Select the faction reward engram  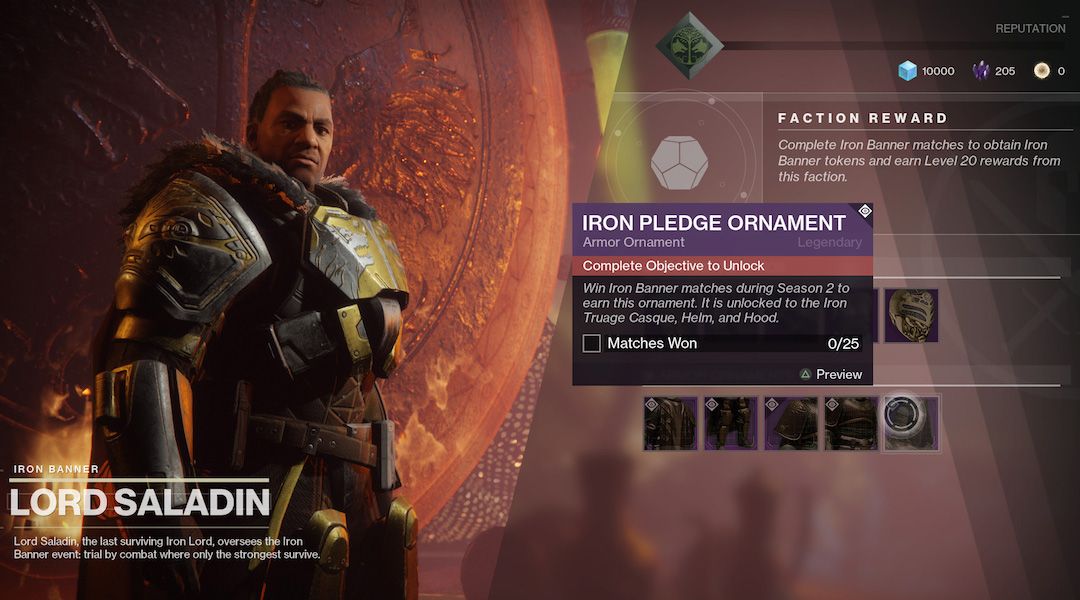(x=680, y=162)
